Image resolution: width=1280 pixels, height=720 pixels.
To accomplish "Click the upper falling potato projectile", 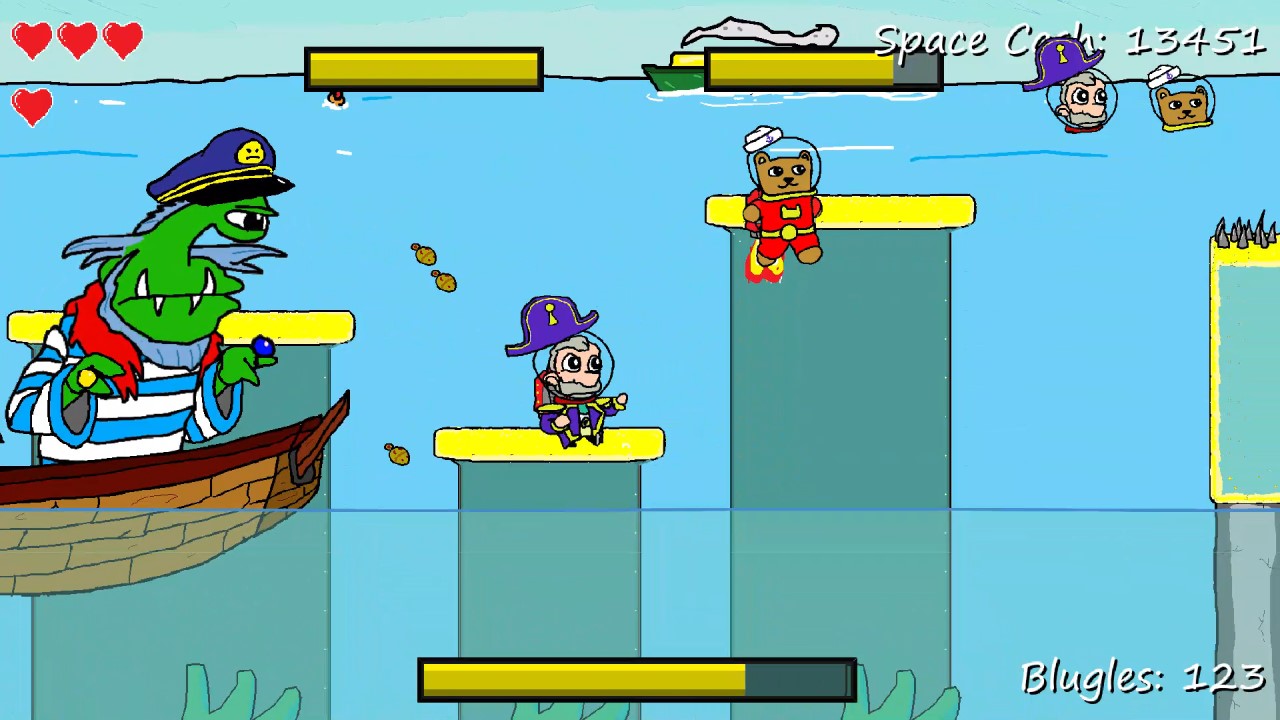I will 425,258.
